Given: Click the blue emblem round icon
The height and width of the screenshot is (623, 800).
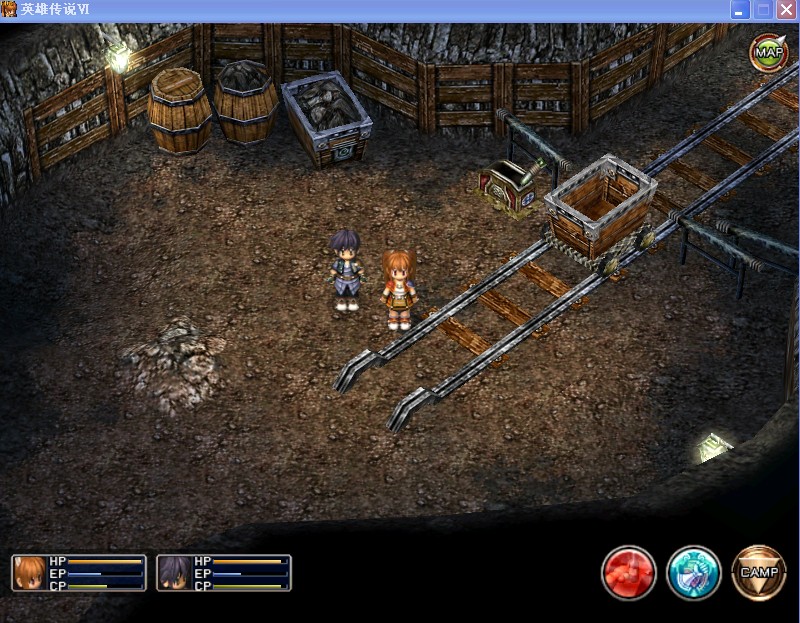Looking at the screenshot, I should pos(694,573).
